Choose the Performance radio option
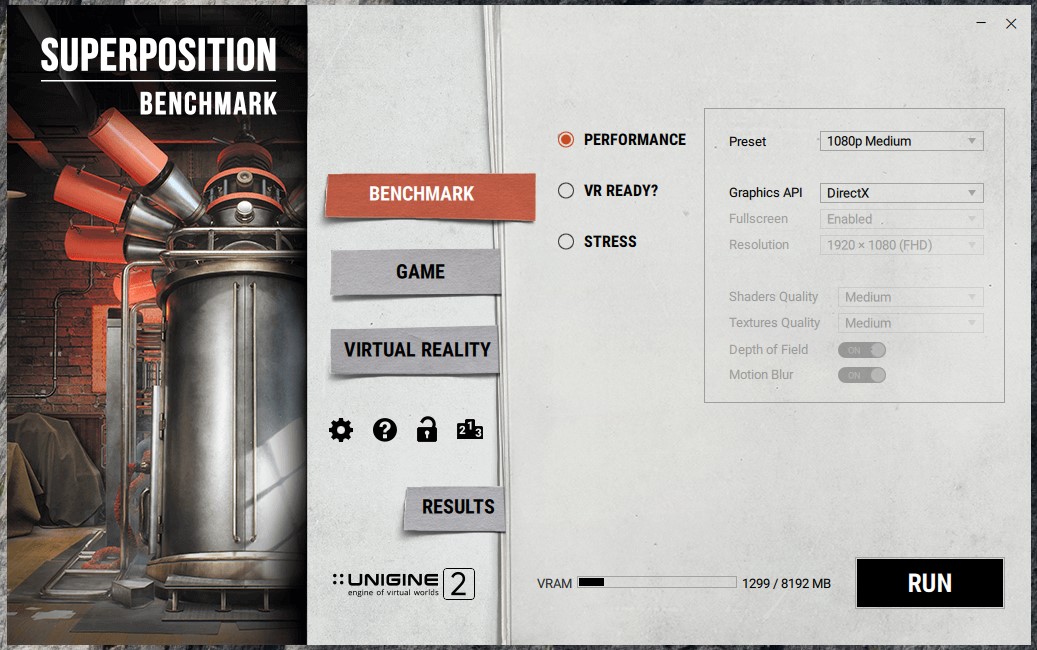The width and height of the screenshot is (1037, 650). tap(566, 140)
